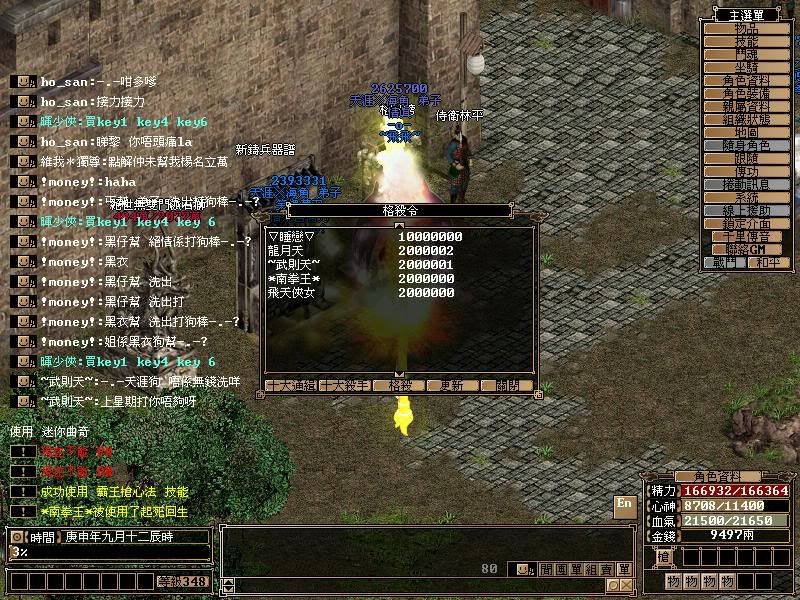Open the 技能 (Skills) menu entry
The image size is (800, 600).
tap(746, 43)
